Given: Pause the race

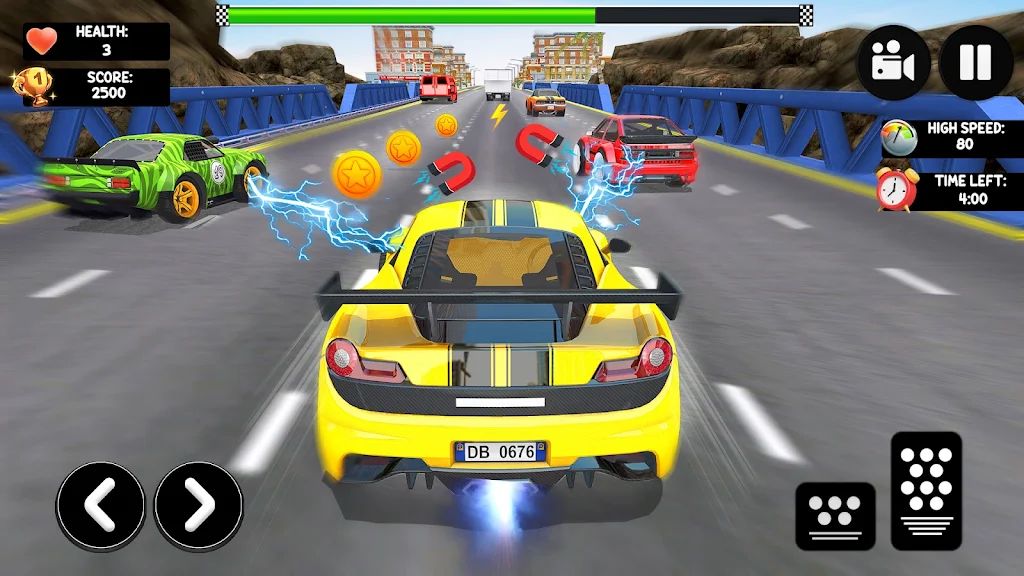Looking at the screenshot, I should click(975, 62).
